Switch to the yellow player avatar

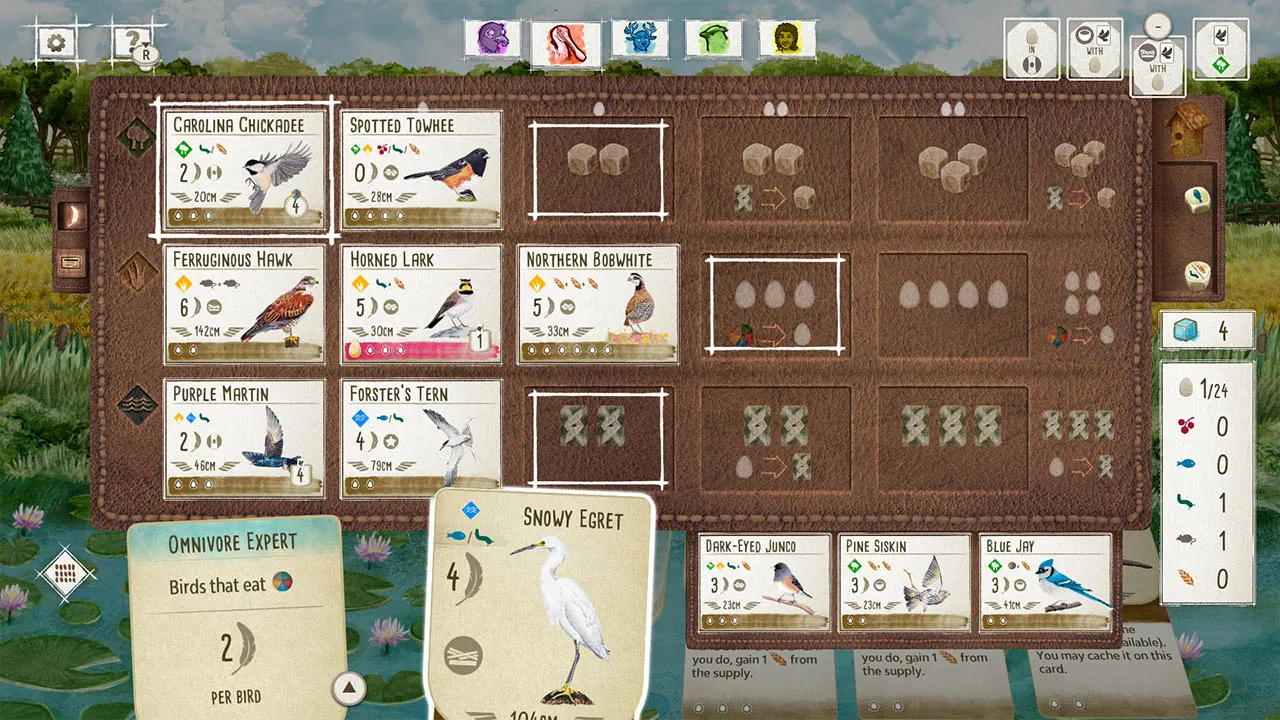[x=787, y=40]
